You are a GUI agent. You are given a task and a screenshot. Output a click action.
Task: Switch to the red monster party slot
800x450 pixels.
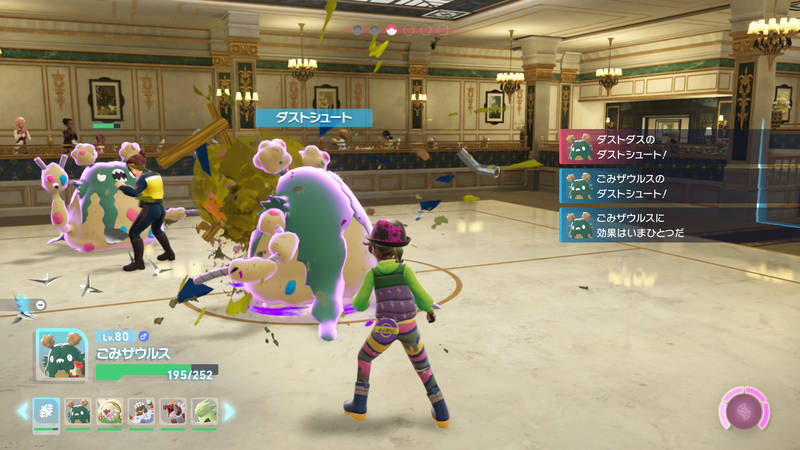coord(172,411)
